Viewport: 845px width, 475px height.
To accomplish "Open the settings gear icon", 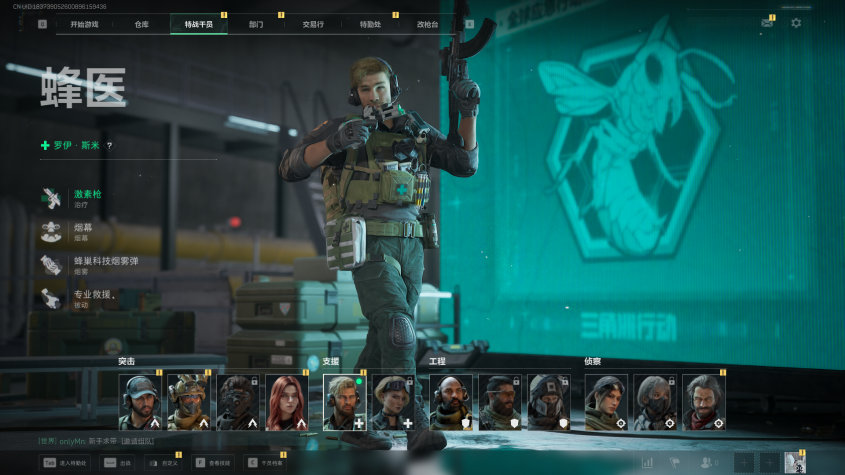I will [796, 23].
